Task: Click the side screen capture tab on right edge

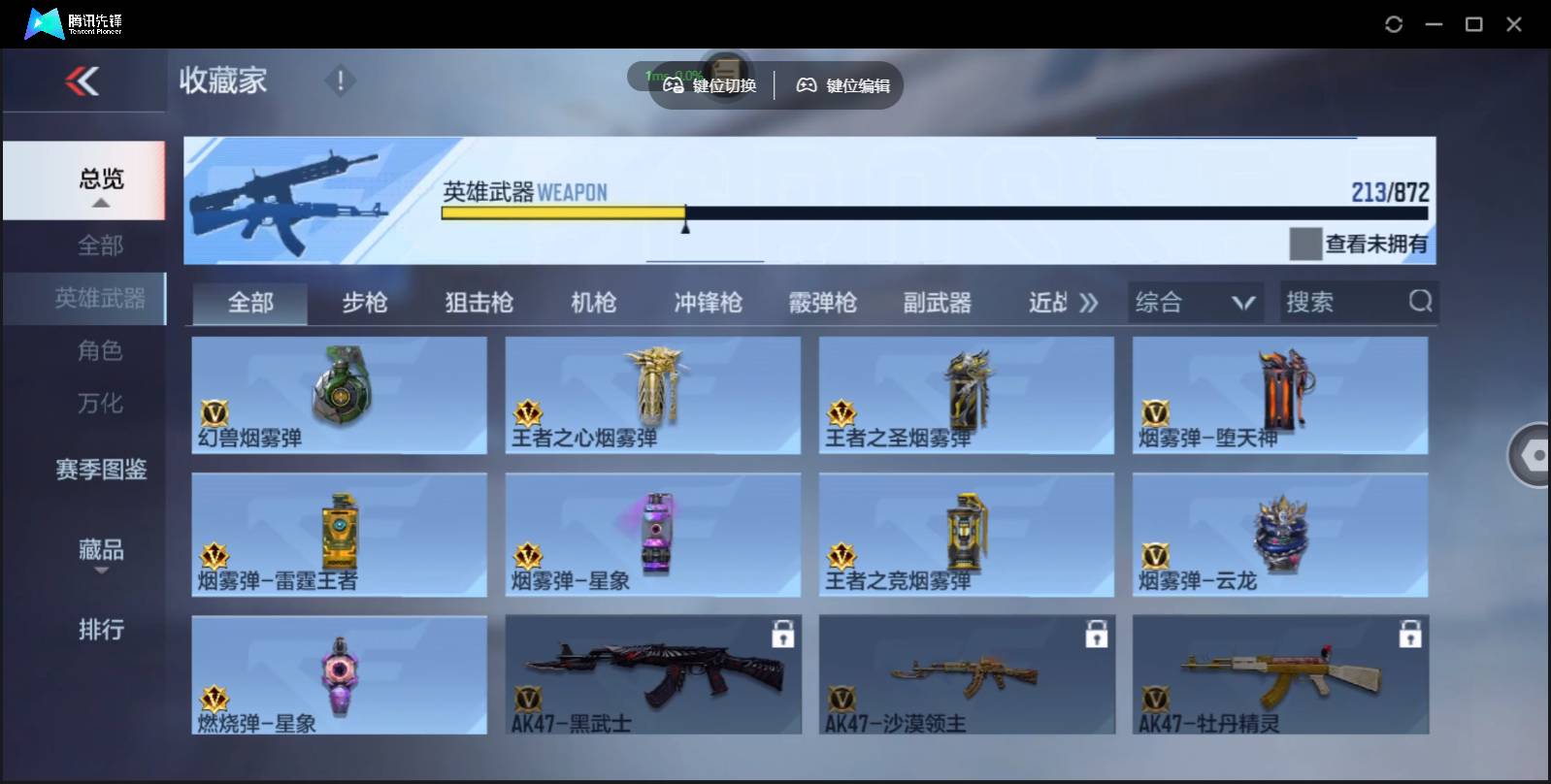Action: [1532, 455]
